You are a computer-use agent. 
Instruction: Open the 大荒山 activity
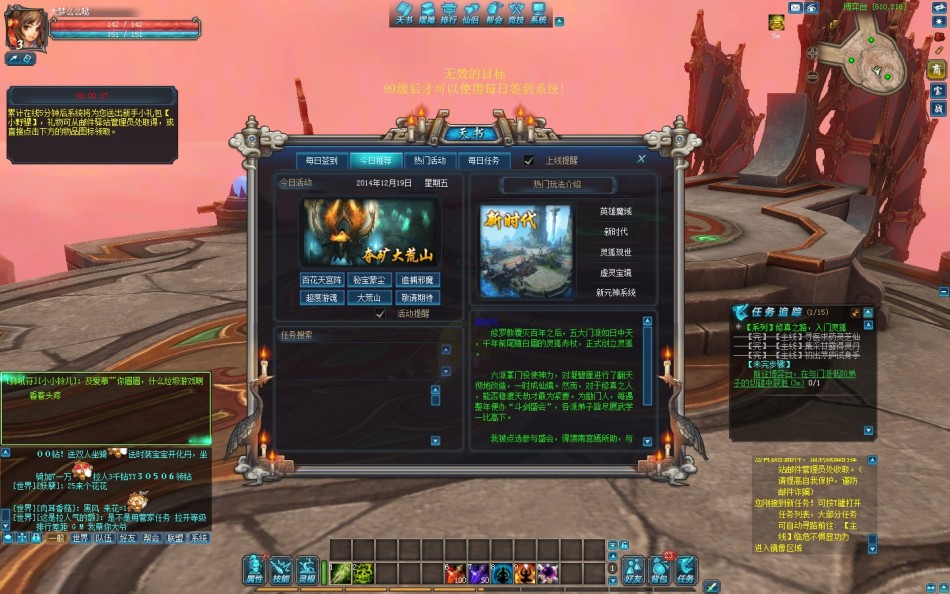tap(370, 298)
